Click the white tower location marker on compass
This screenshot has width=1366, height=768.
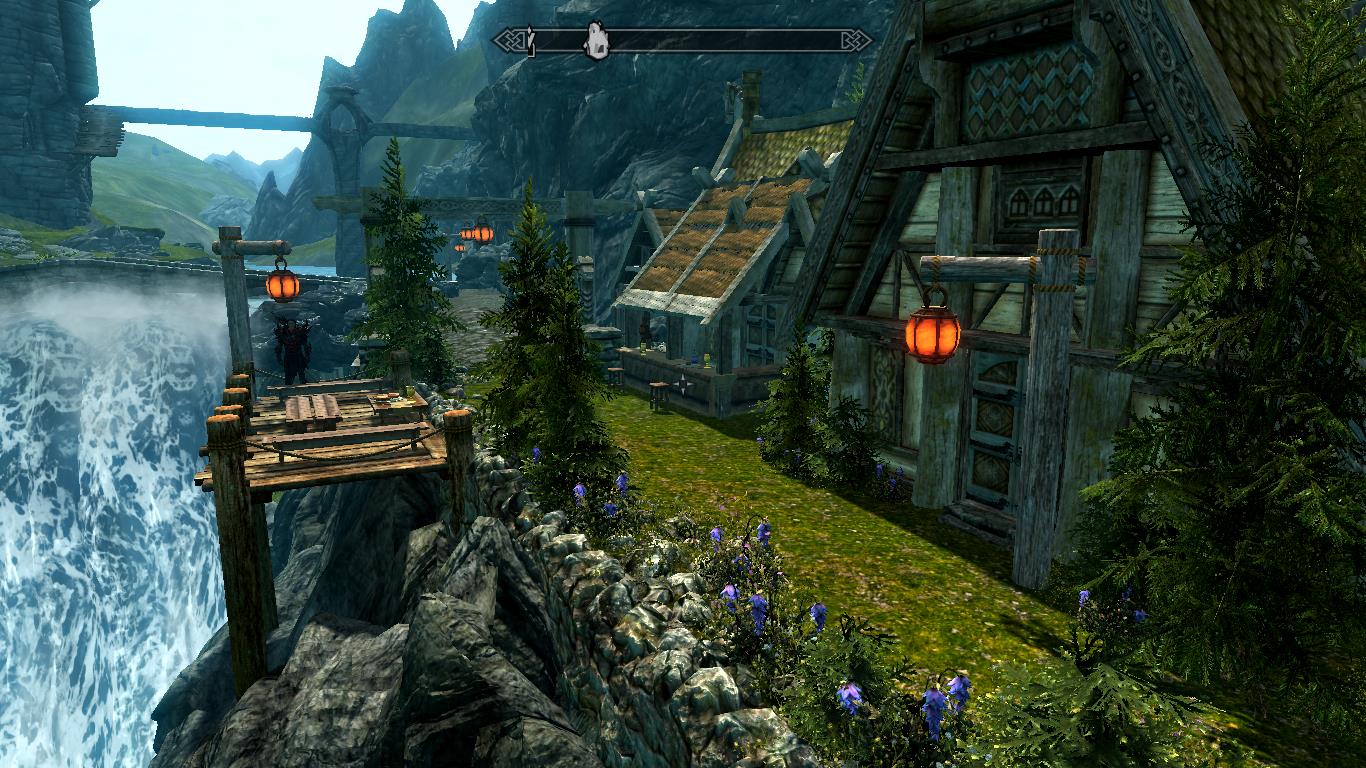(596, 40)
